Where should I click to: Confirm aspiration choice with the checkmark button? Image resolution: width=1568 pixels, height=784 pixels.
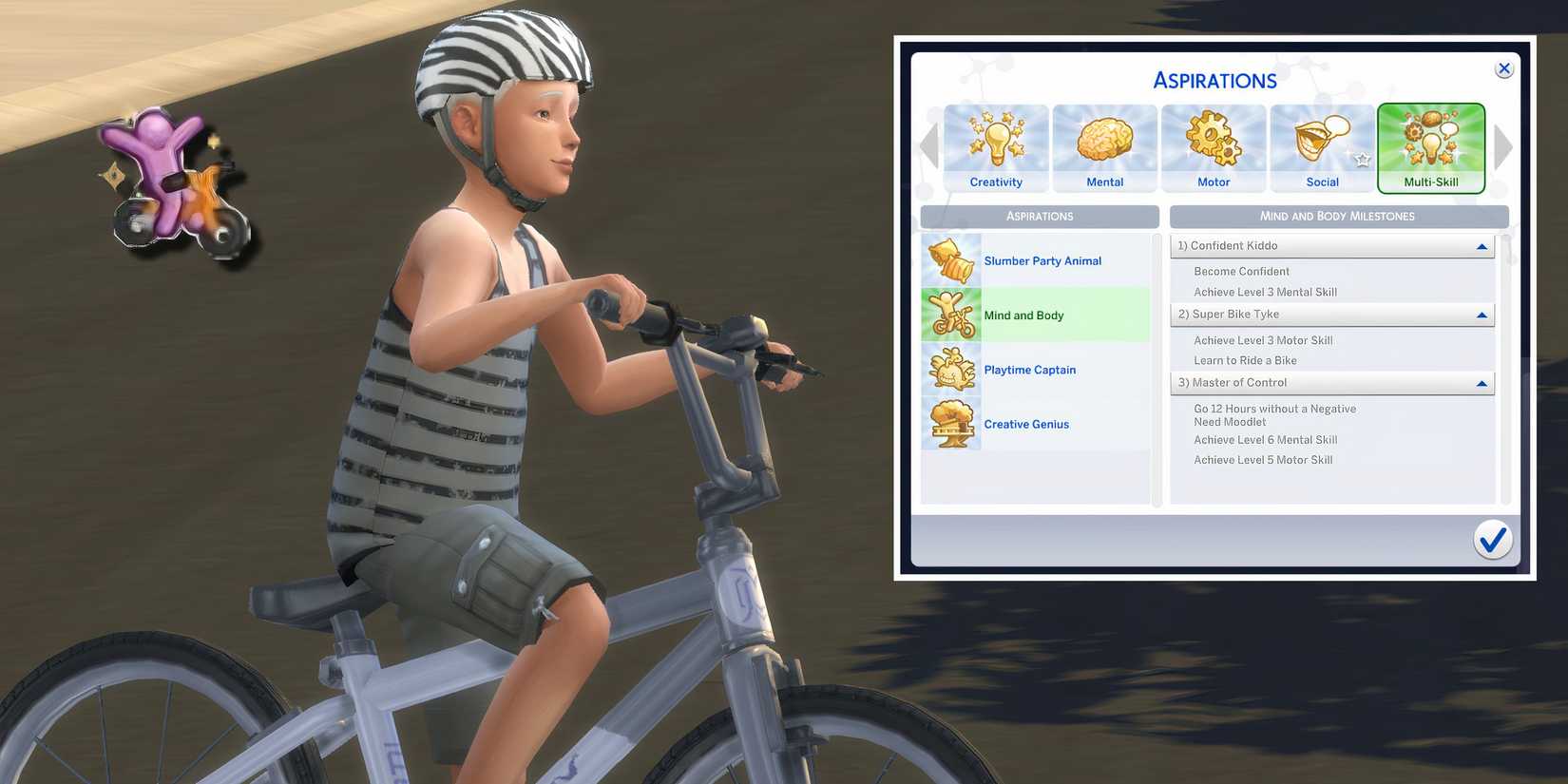tap(1491, 539)
